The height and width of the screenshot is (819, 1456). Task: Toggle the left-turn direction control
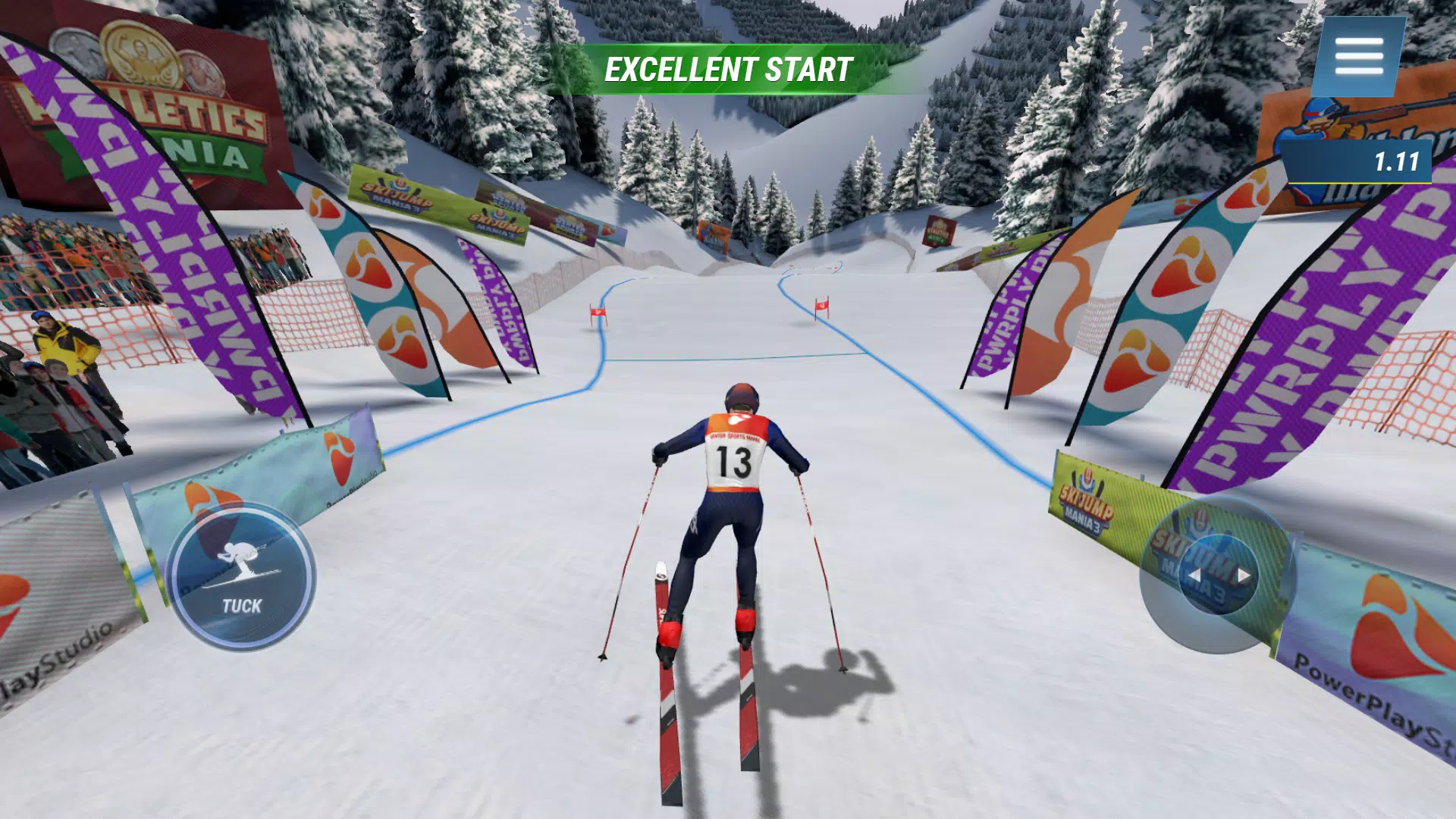(1196, 574)
